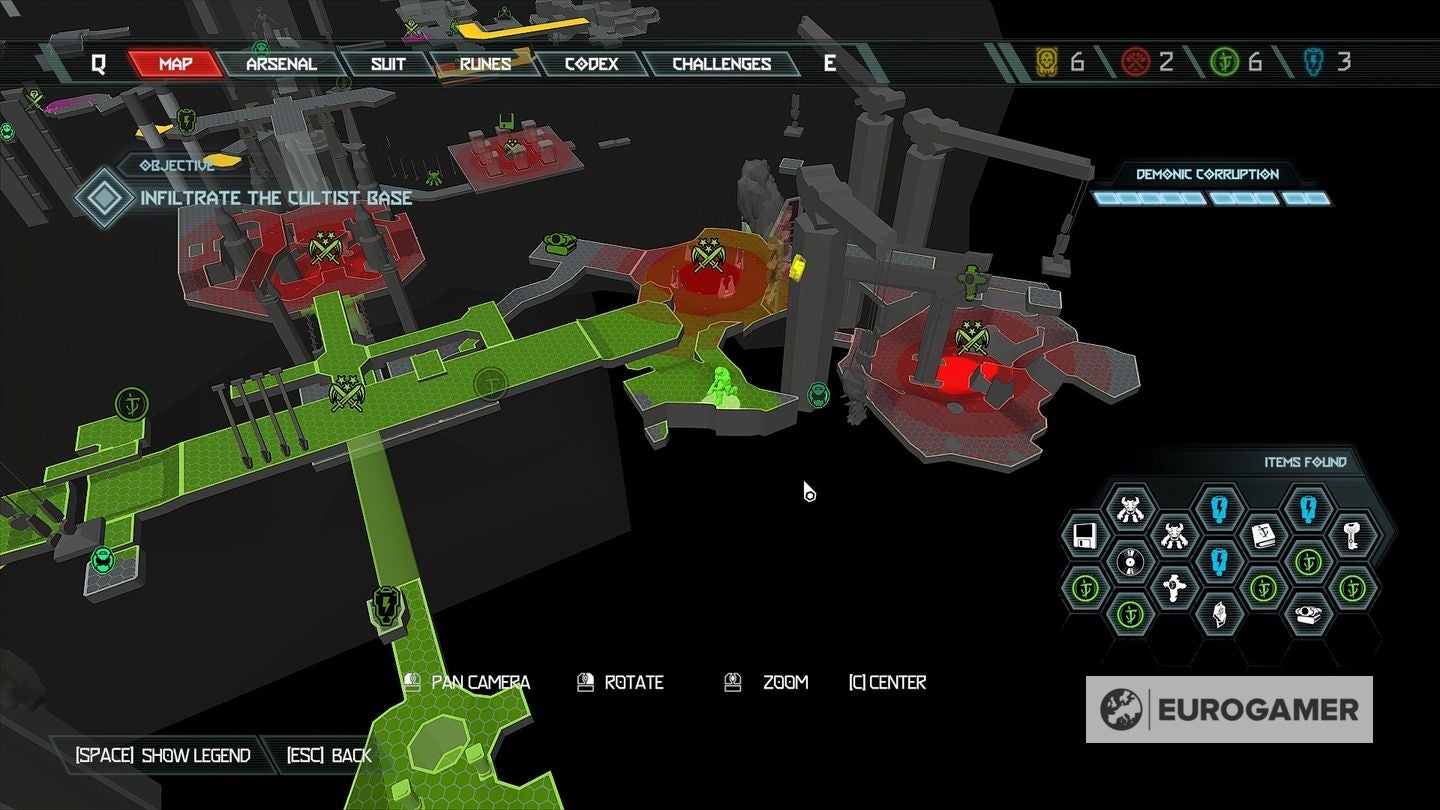Click the Infiltrate the Cultist Base objective
This screenshot has width=1440, height=810.
coord(275,197)
